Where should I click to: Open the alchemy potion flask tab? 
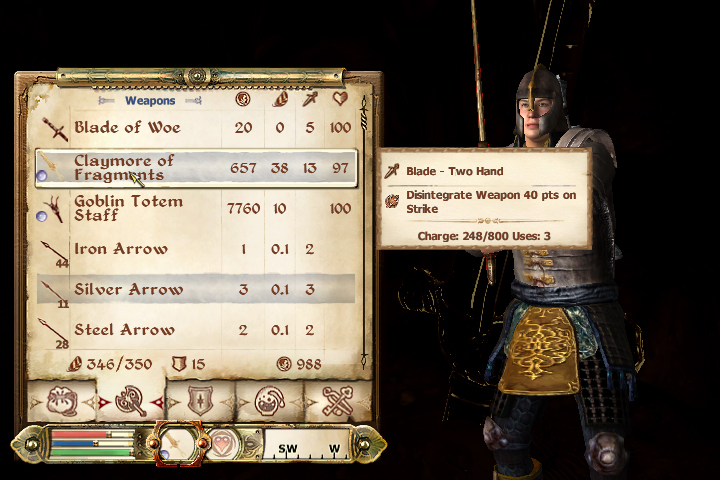(x=269, y=402)
